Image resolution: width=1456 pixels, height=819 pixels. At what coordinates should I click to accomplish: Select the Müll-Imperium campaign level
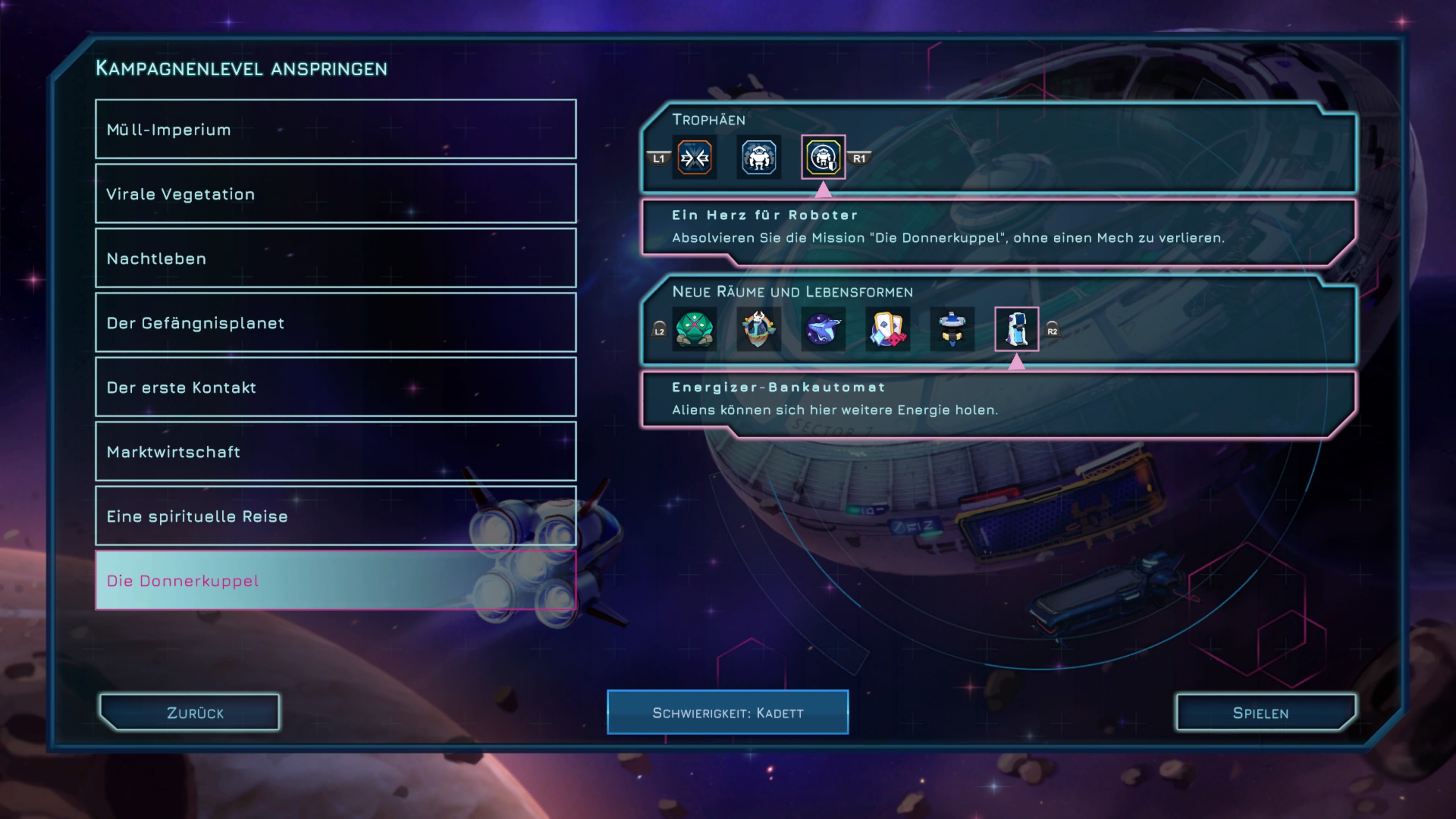(x=336, y=129)
